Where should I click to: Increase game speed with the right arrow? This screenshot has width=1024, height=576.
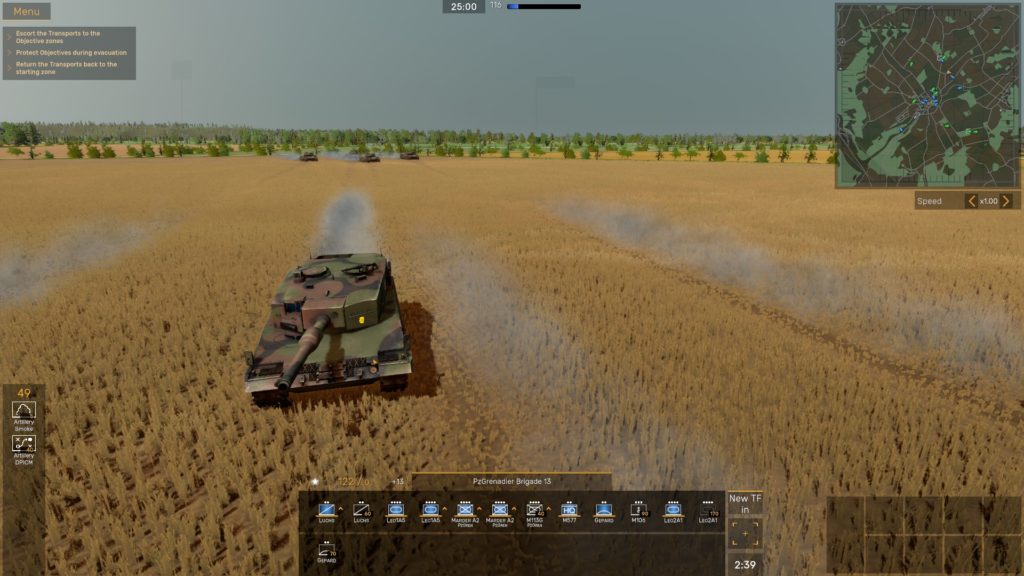(1006, 201)
